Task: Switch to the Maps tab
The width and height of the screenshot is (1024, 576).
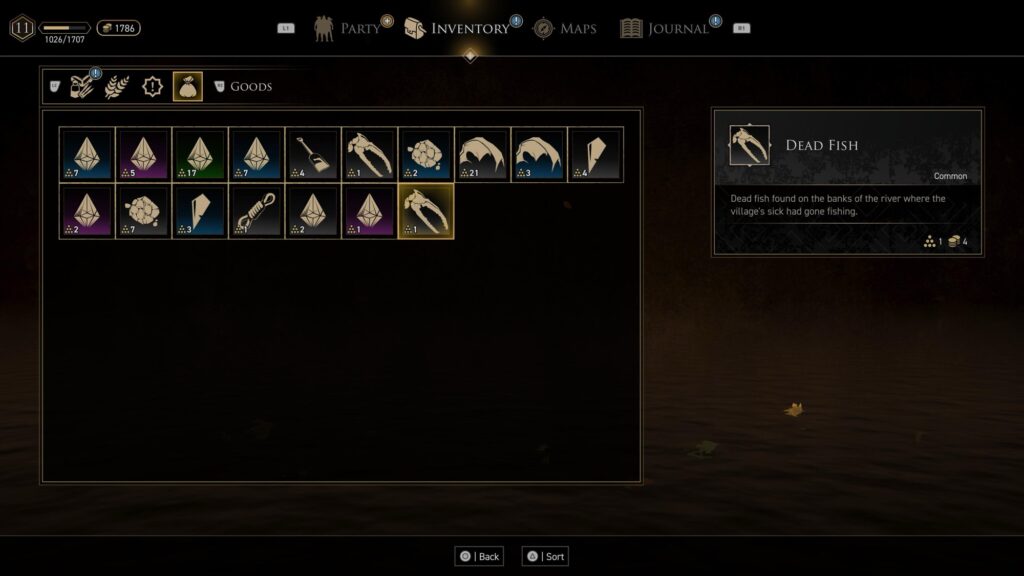Action: point(565,28)
